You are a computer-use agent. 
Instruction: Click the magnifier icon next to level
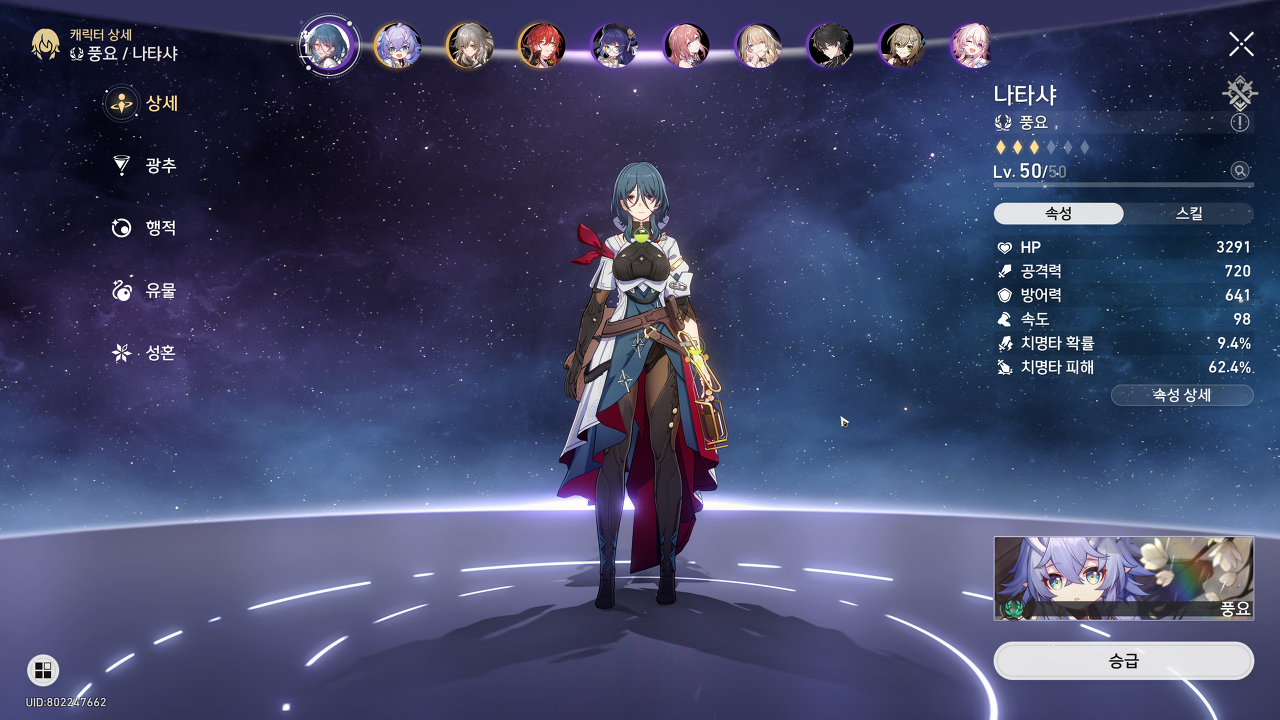pyautogui.click(x=1240, y=171)
